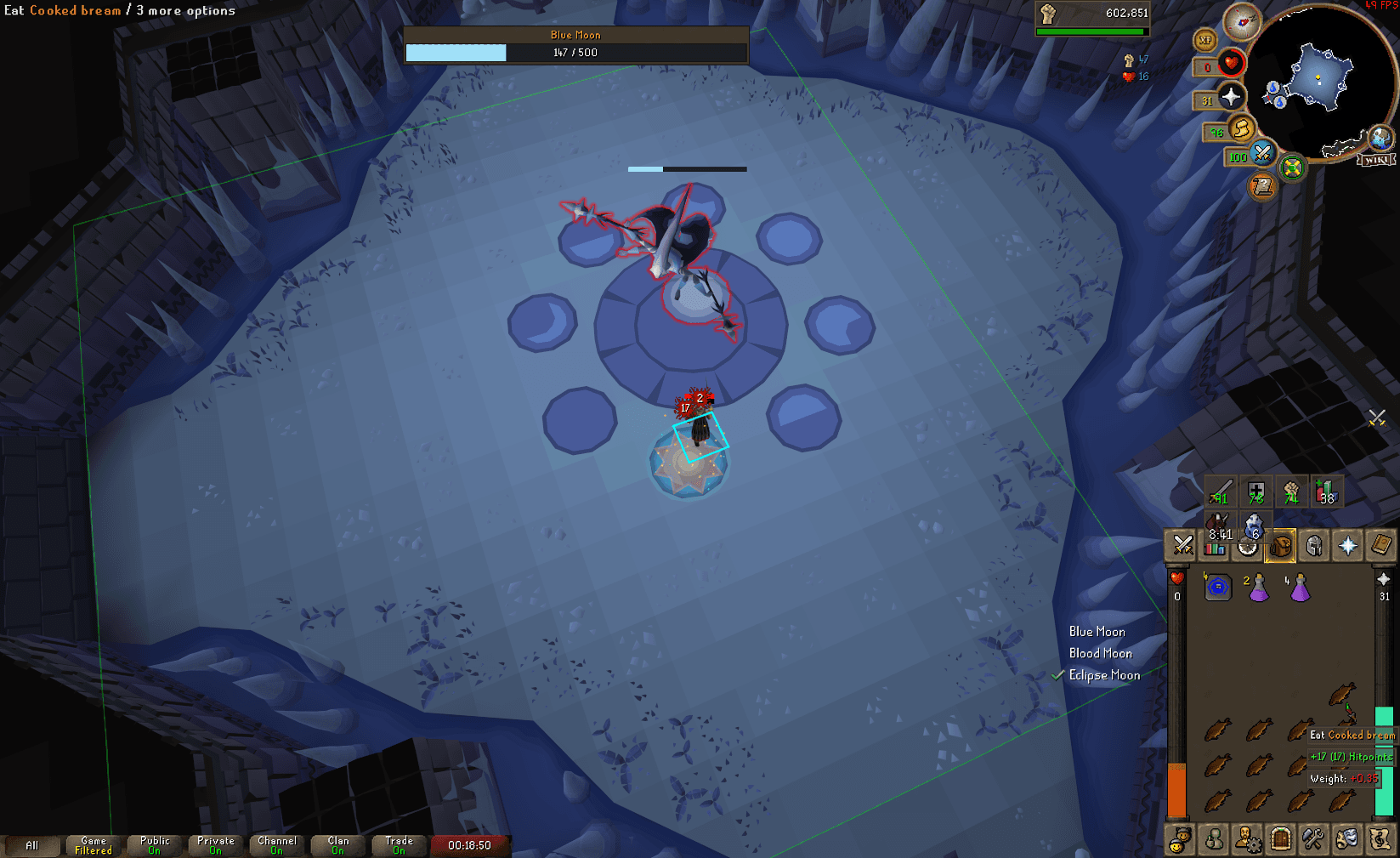Open the Skills tab bar-chart icon
This screenshot has height=858, width=1400.
pos(1214,549)
